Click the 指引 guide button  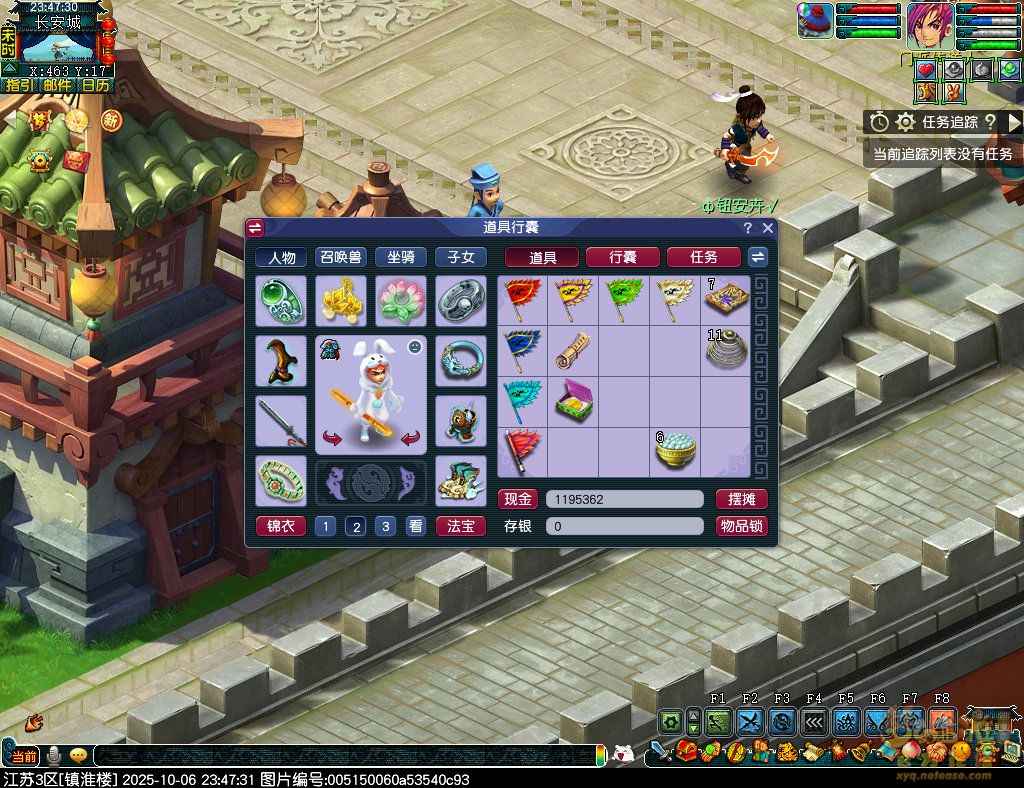coord(18,86)
